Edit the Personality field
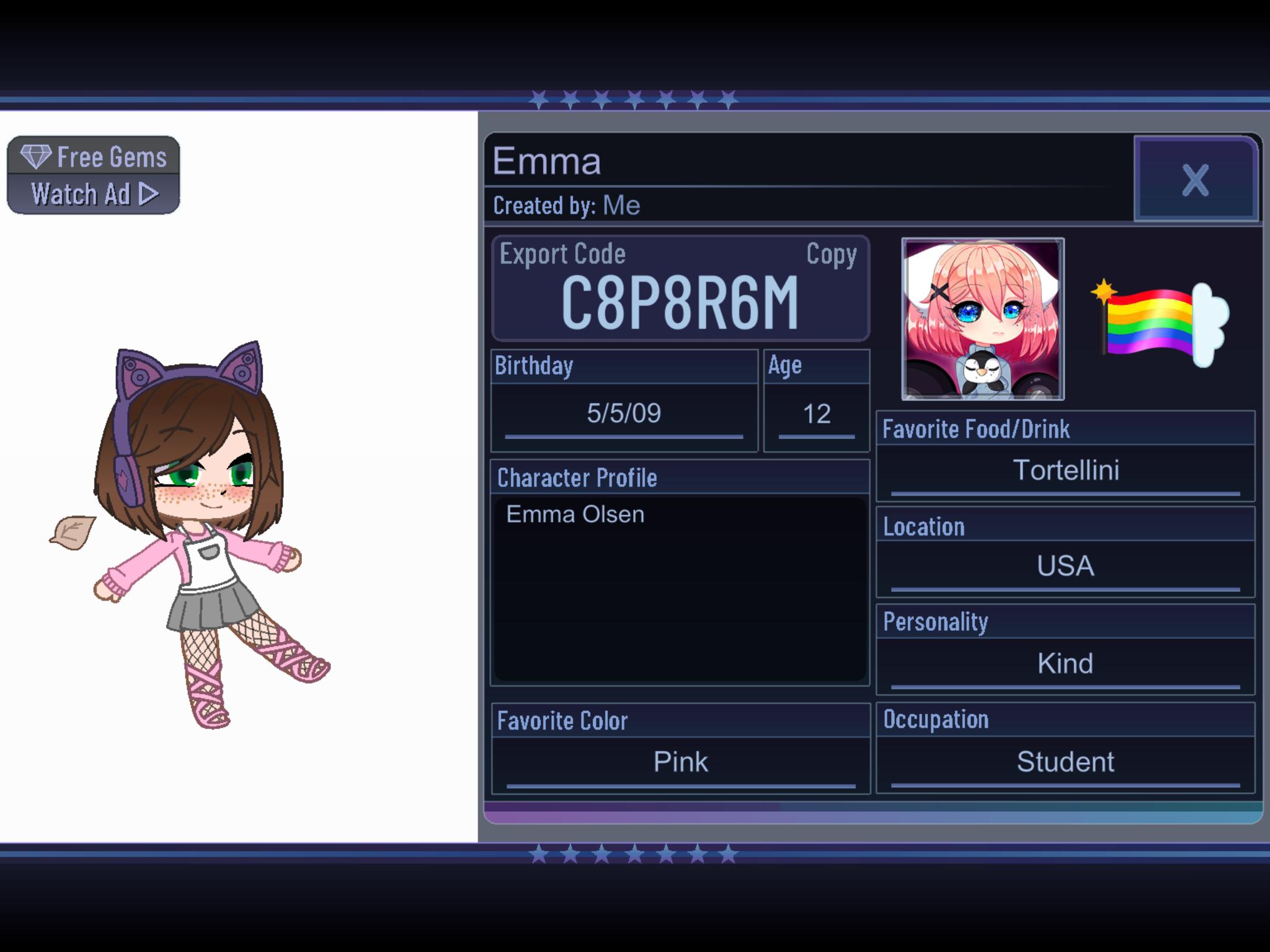This screenshot has width=1270, height=952. pyautogui.click(x=1065, y=664)
